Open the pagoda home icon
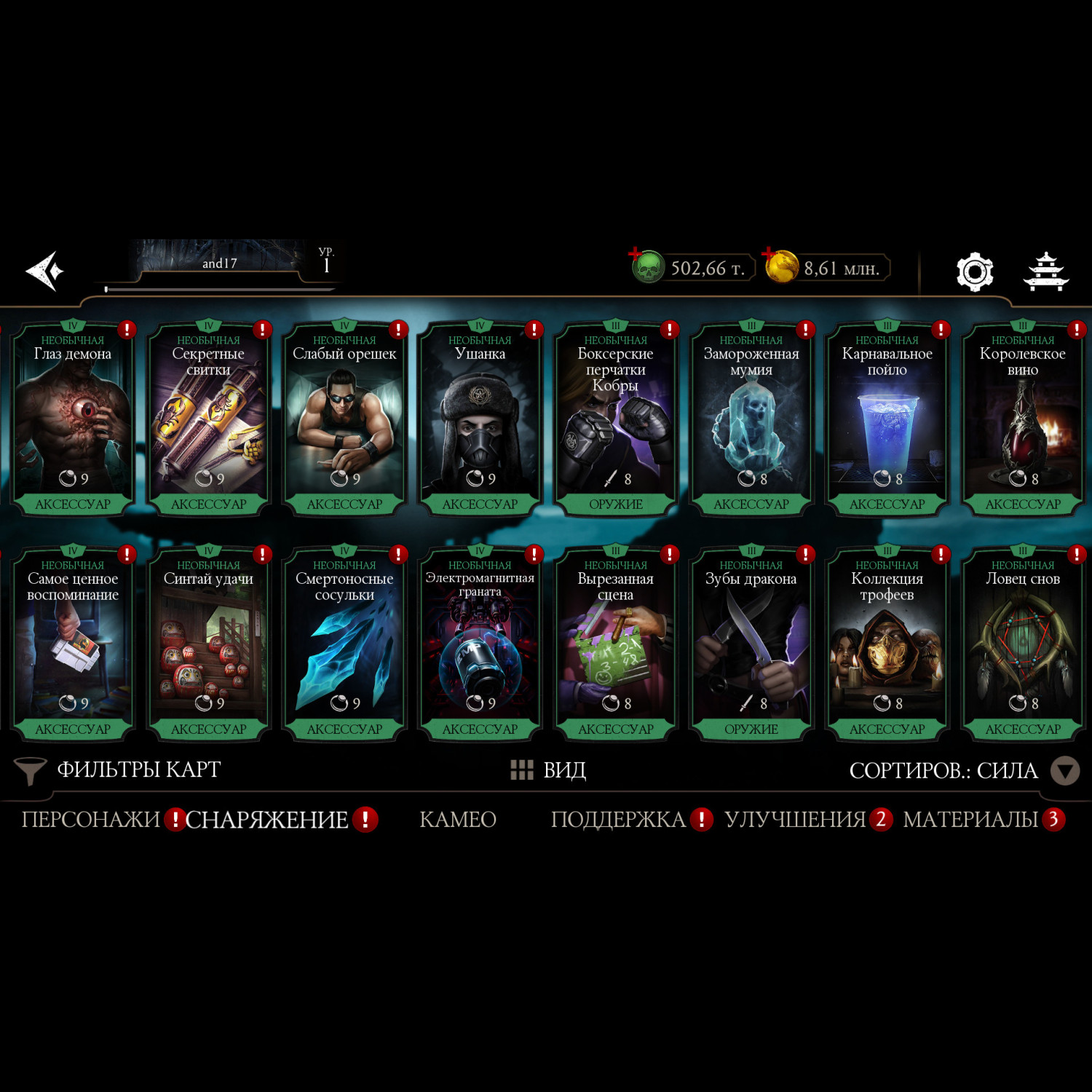This screenshot has width=1092, height=1092. (x=1046, y=272)
